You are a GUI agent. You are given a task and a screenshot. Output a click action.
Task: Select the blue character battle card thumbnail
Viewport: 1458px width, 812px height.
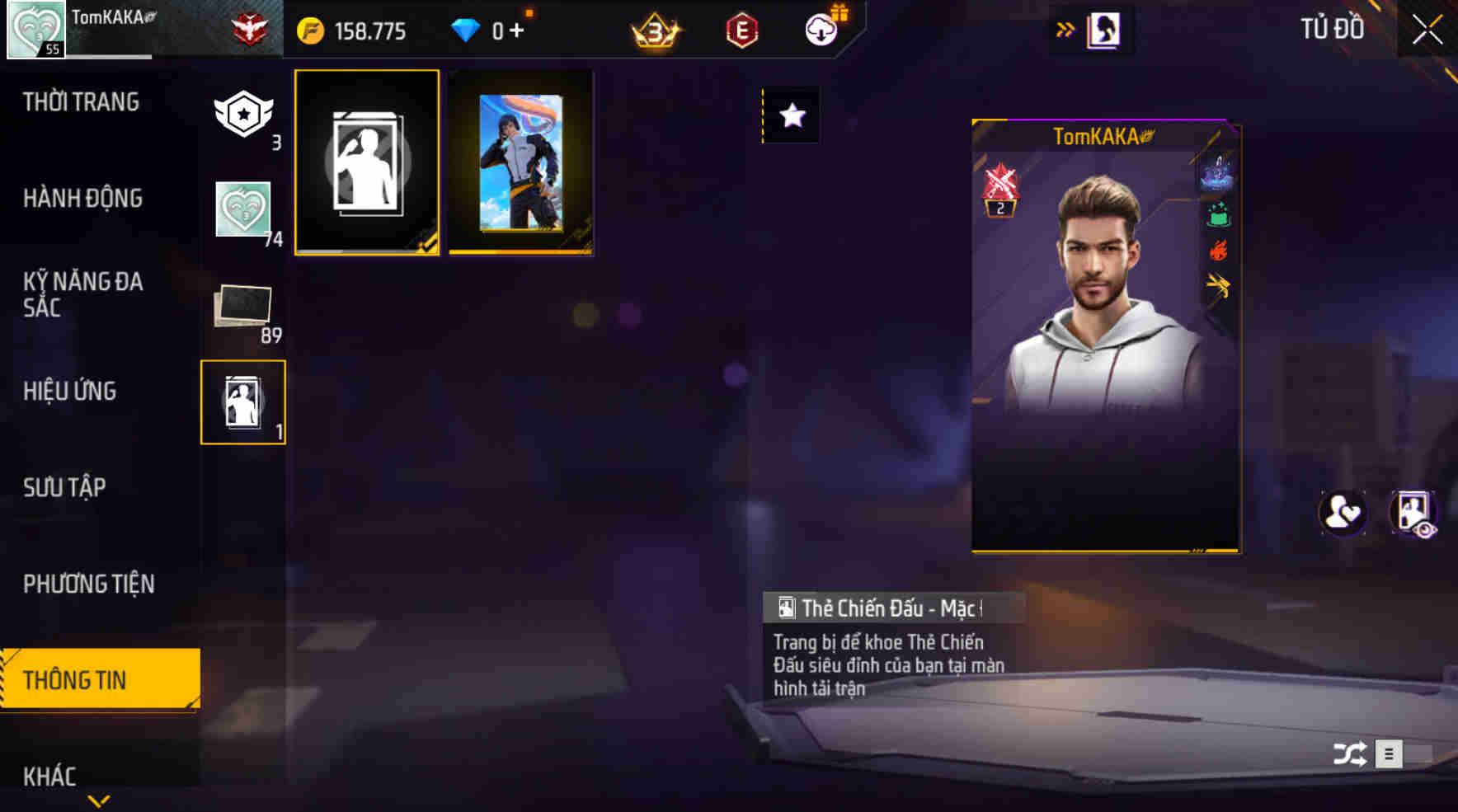coord(520,162)
